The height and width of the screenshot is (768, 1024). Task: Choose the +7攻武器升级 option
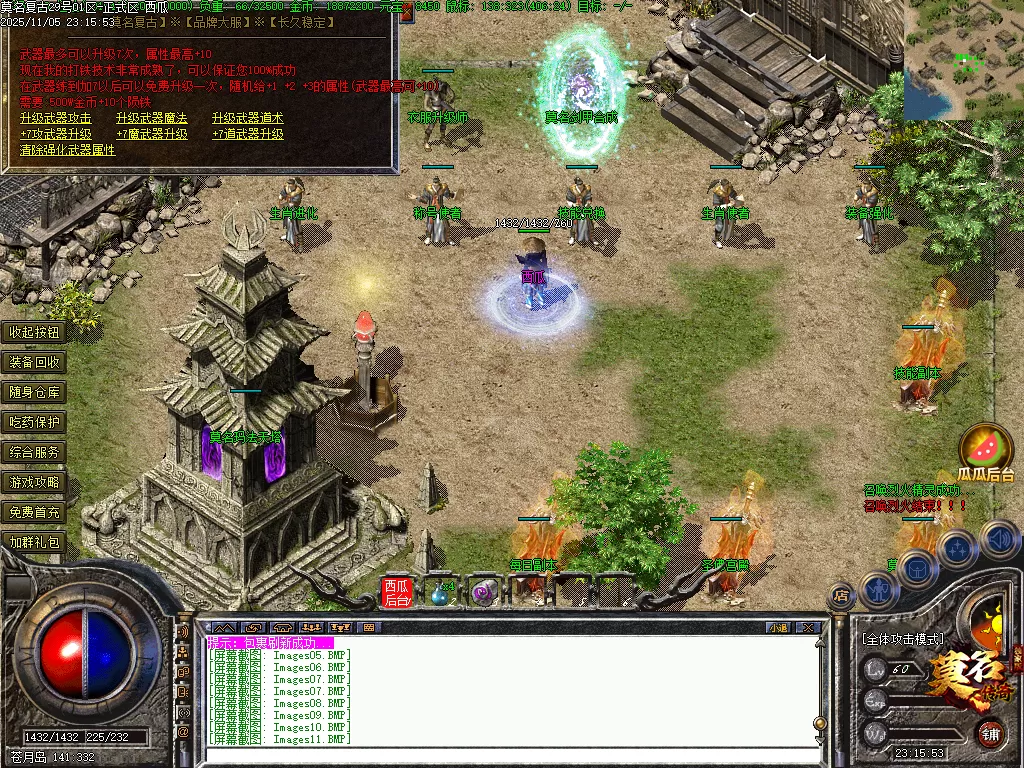click(x=55, y=134)
